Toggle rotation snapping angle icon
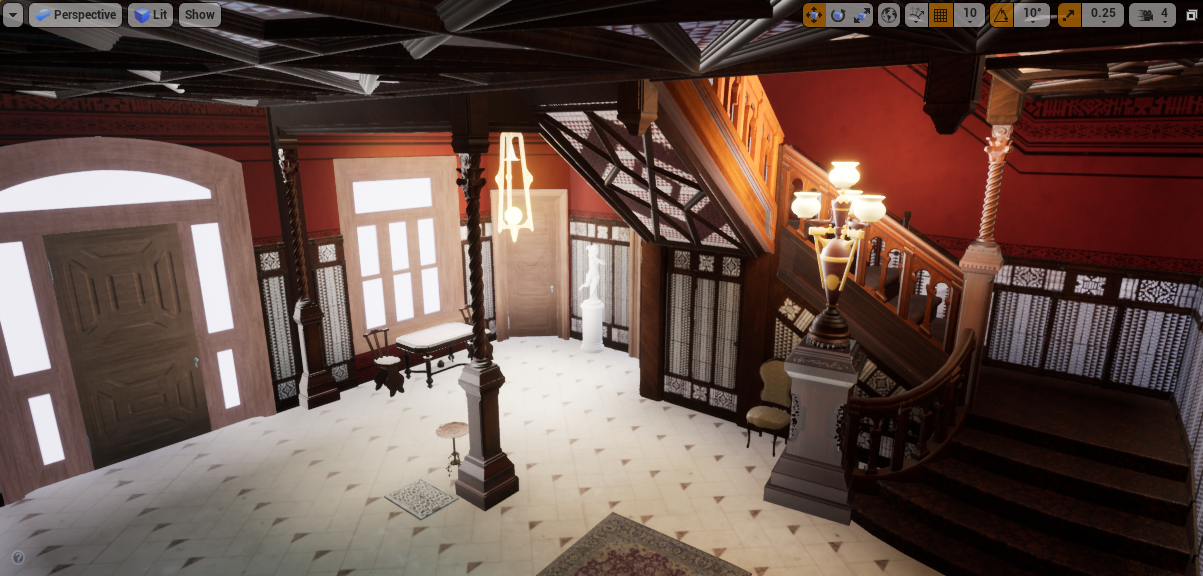This screenshot has height=576, width=1203. (1001, 15)
